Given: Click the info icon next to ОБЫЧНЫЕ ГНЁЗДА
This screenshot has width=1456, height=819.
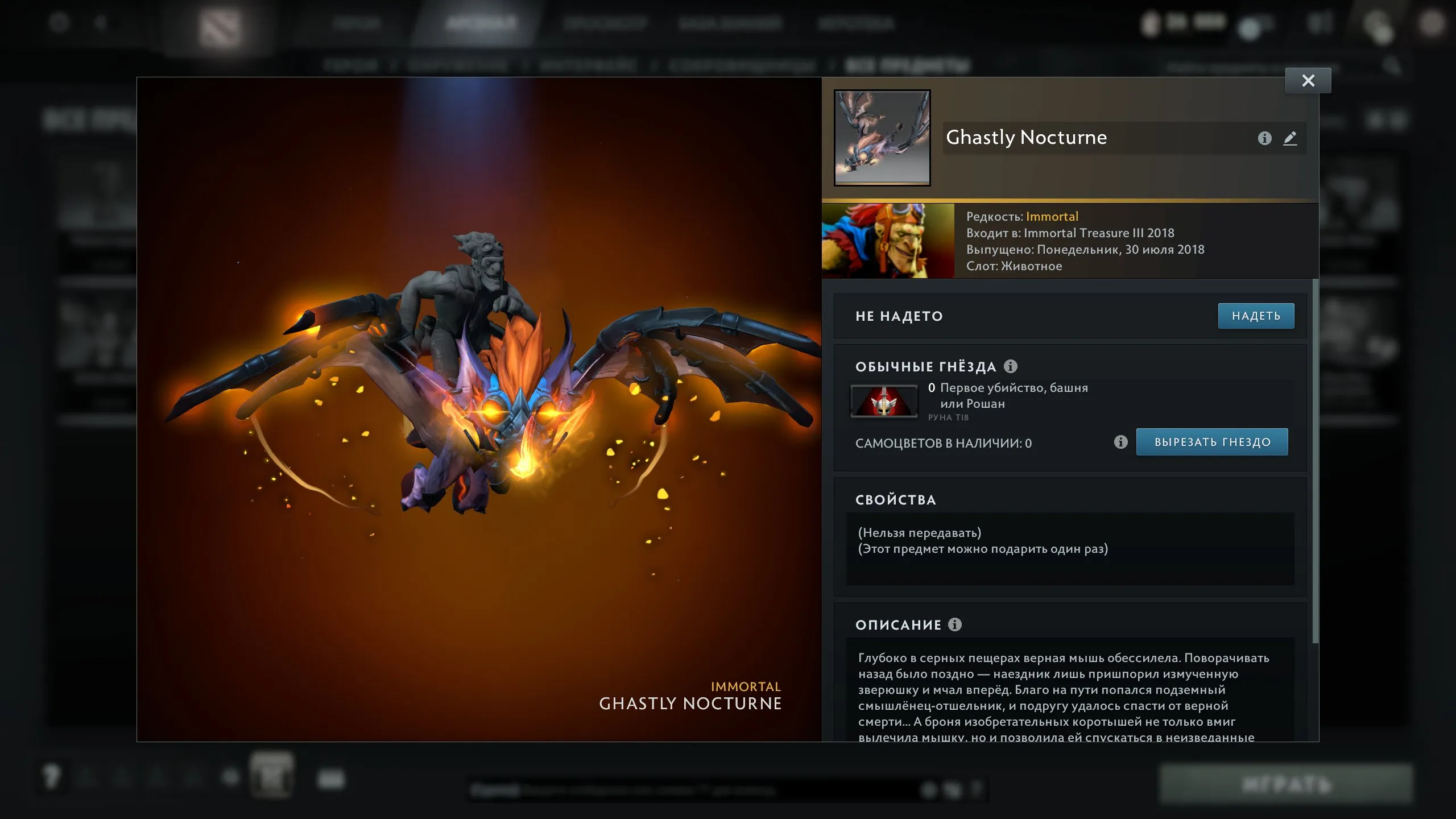Looking at the screenshot, I should click(x=1010, y=366).
